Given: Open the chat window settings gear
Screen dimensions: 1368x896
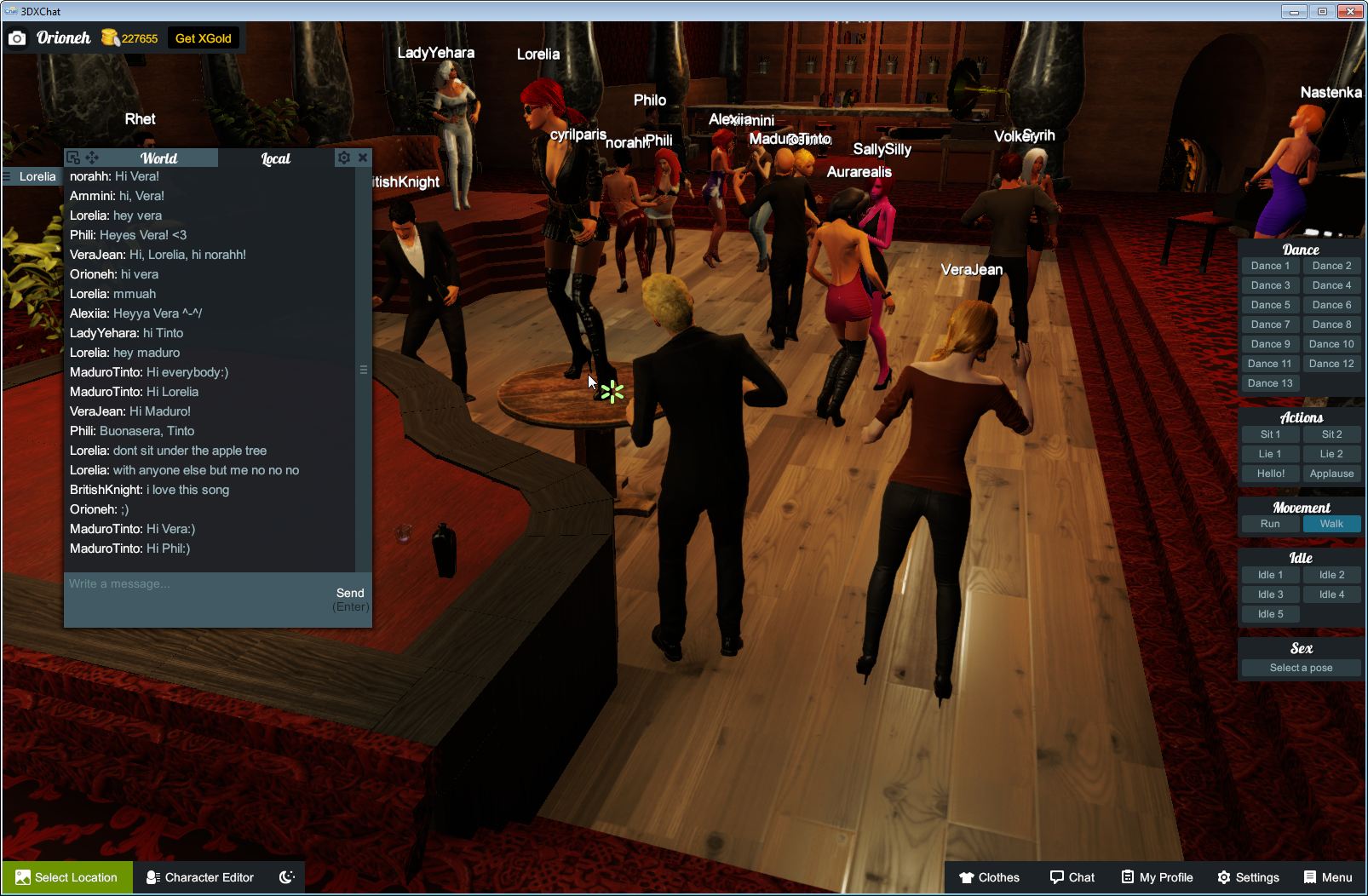Looking at the screenshot, I should (x=343, y=158).
